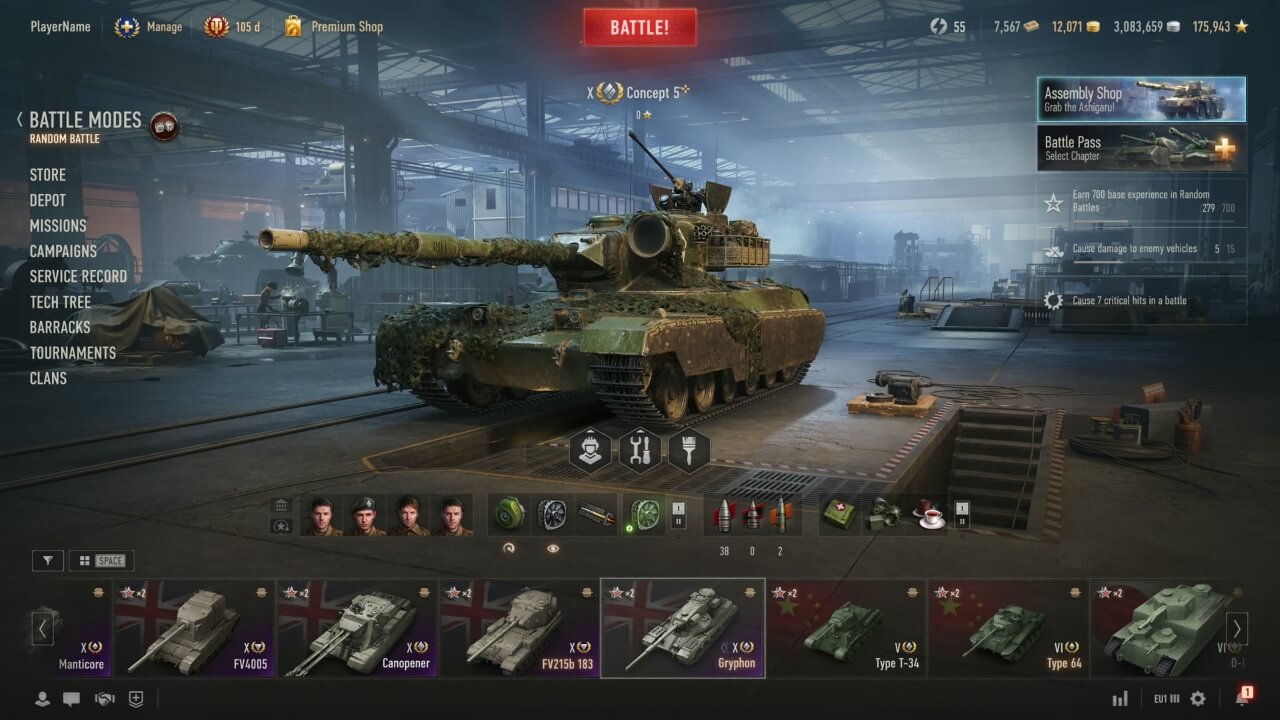Go to the Depot
This screenshot has height=720, width=1280.
(47, 200)
